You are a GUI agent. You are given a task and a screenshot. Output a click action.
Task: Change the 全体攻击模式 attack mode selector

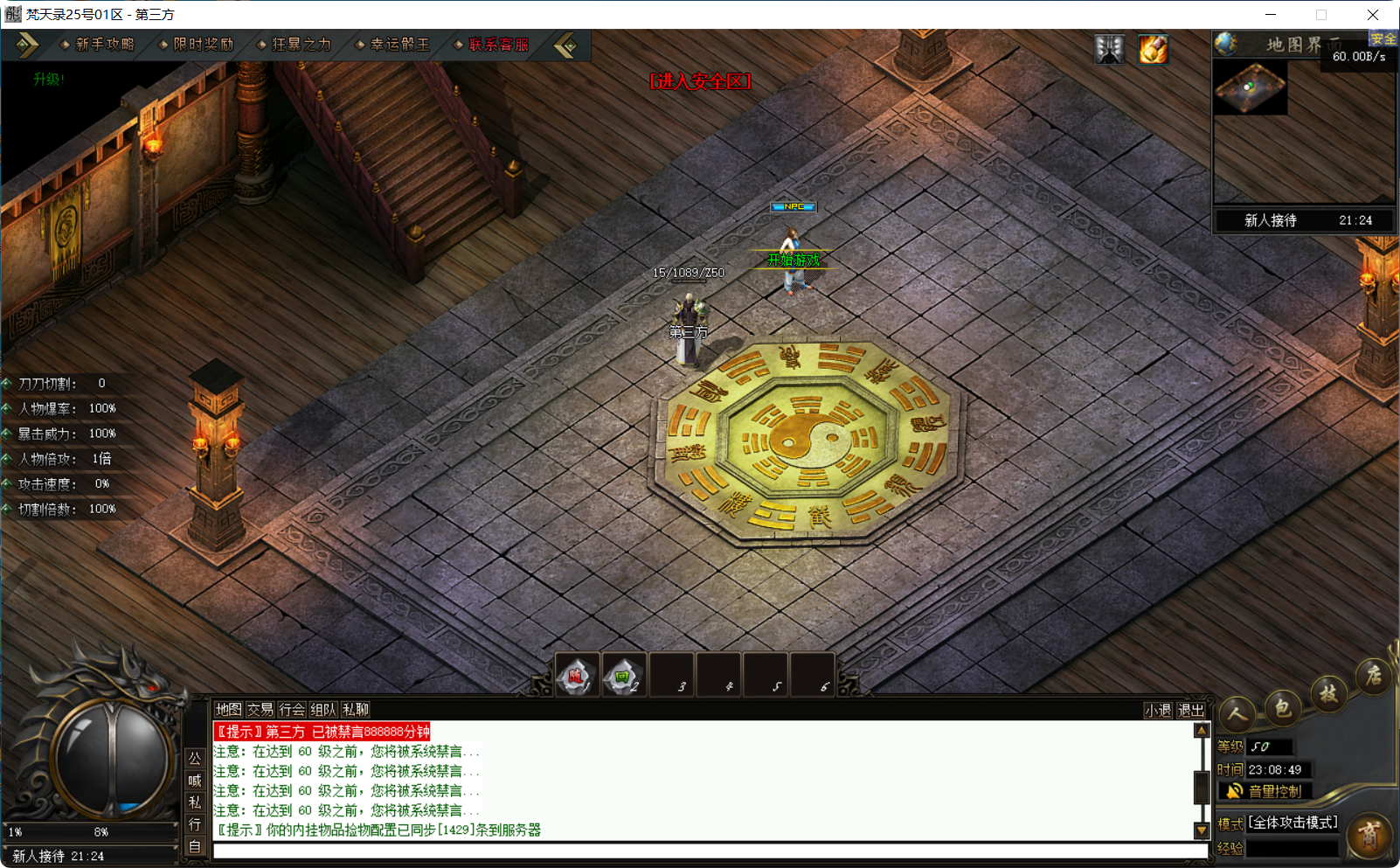1292,823
